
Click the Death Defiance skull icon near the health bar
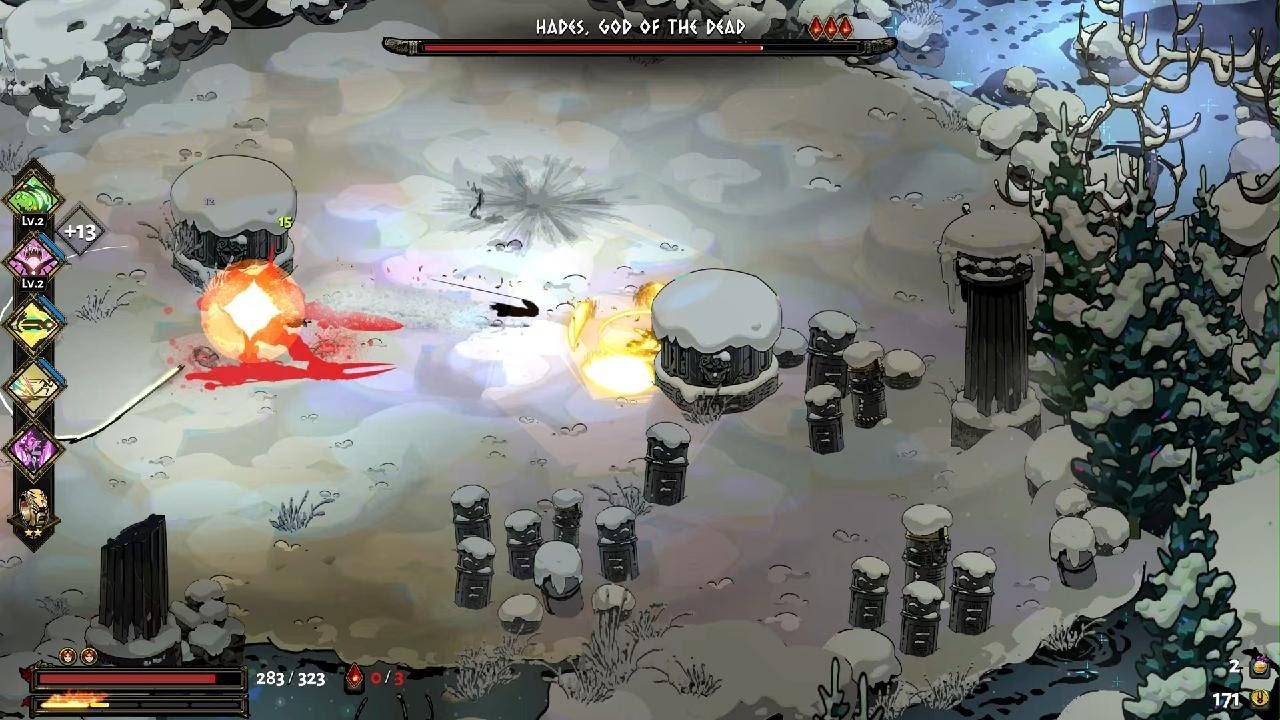click(355, 677)
